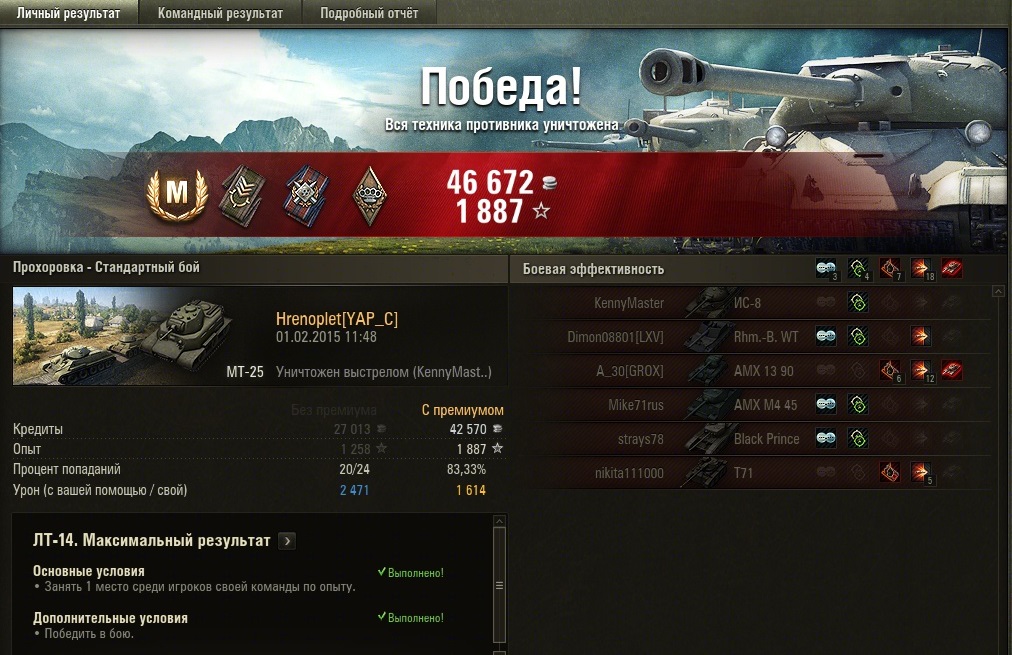Click the knuckle-duster diamond medal
Image resolution: width=1012 pixels, height=655 pixels.
pyautogui.click(x=369, y=194)
